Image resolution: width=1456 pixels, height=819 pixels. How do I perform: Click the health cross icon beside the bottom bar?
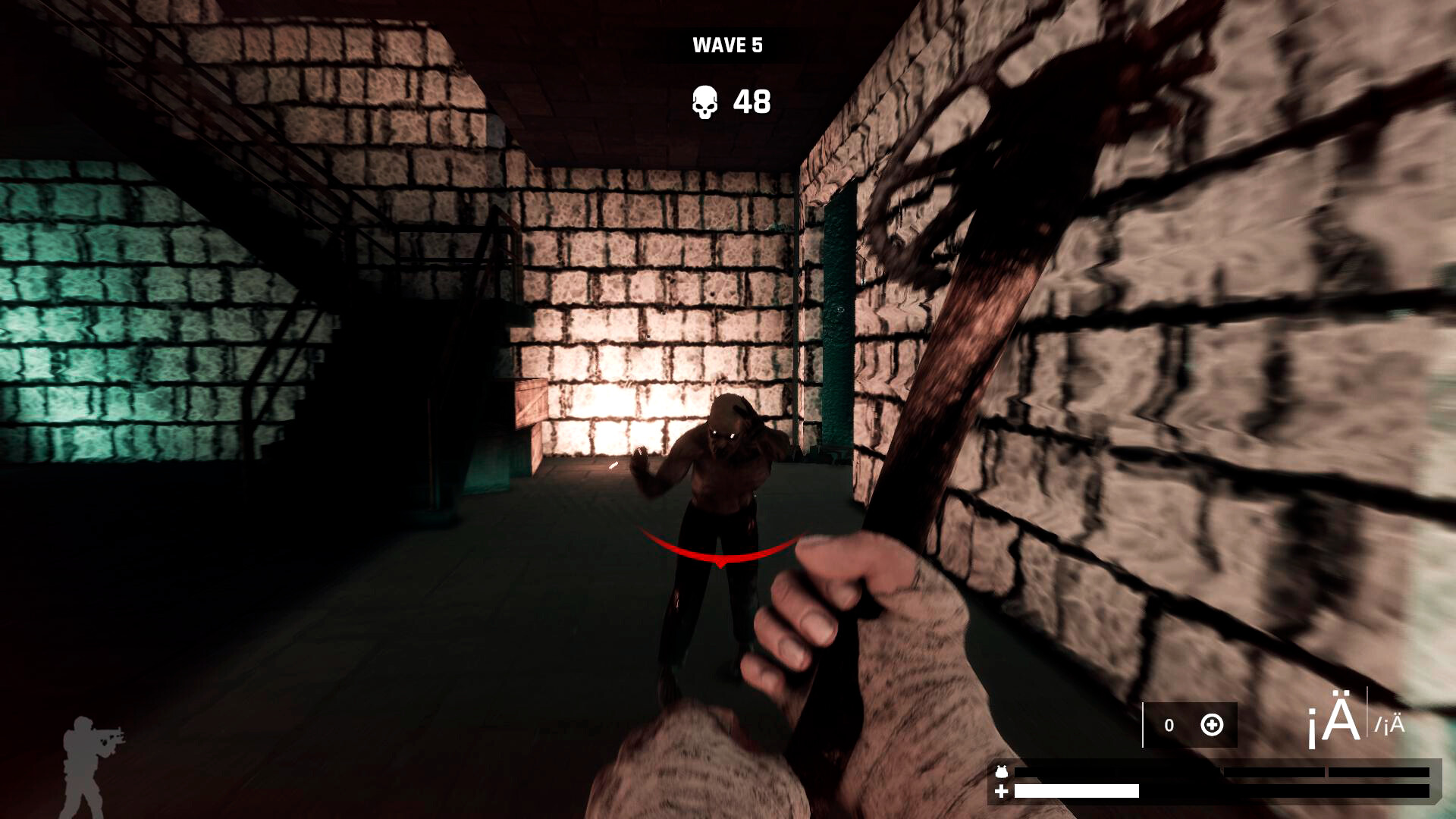1003,793
